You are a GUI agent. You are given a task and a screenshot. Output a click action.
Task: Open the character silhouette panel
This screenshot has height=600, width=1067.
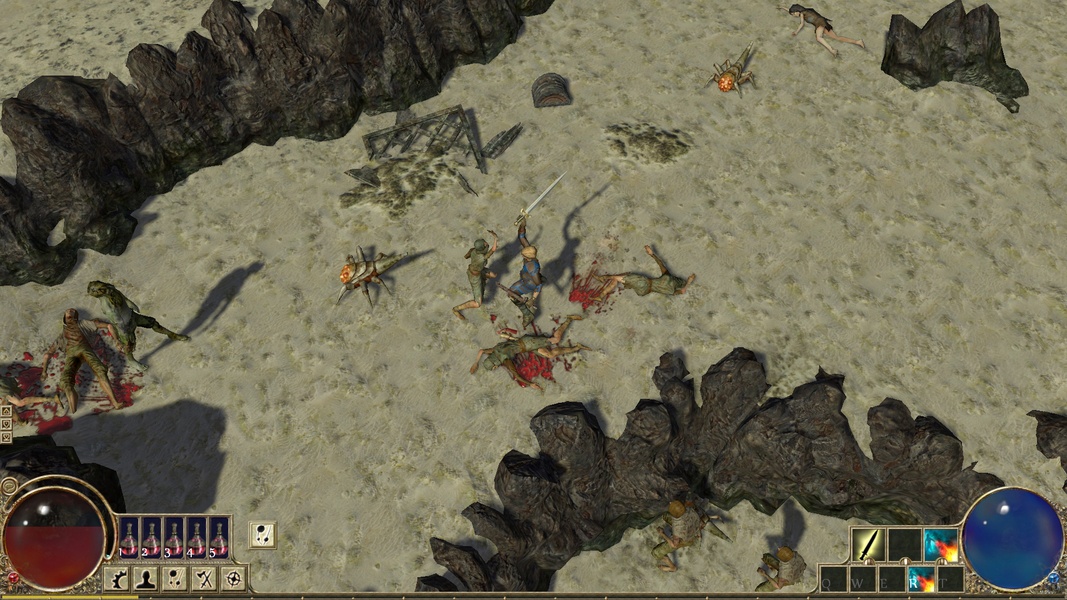[x=146, y=578]
